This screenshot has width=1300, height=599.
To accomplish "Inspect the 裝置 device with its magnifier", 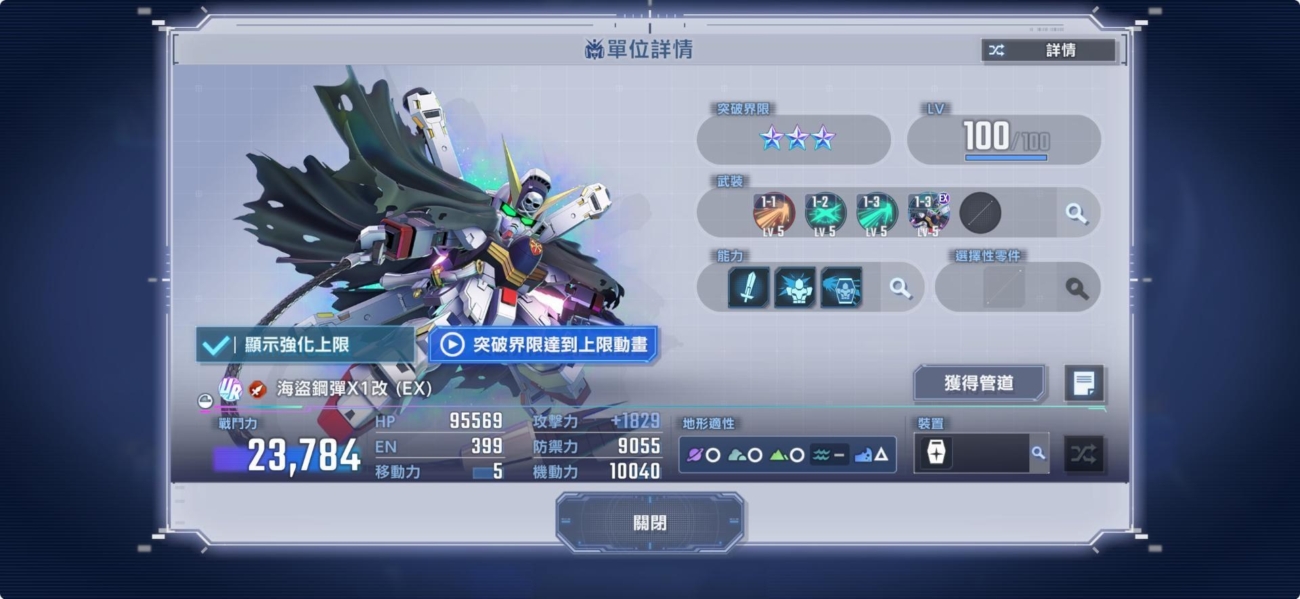I will click(x=1038, y=453).
